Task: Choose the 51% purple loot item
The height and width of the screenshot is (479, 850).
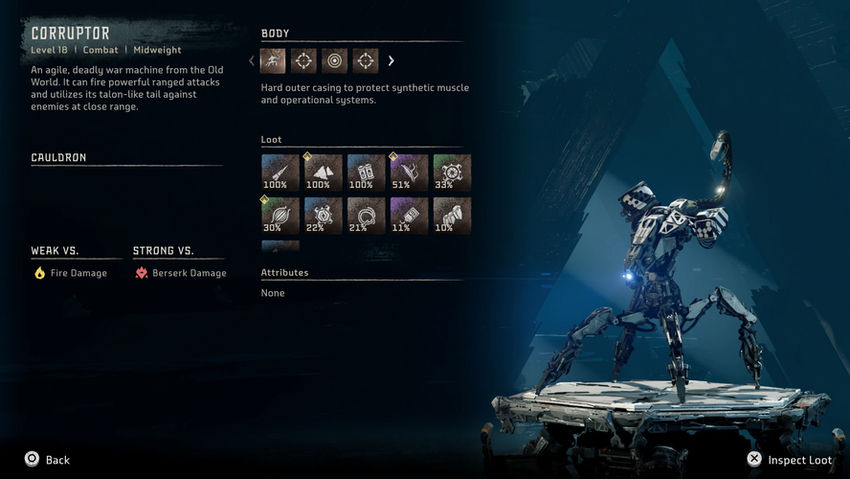Action: pos(409,172)
